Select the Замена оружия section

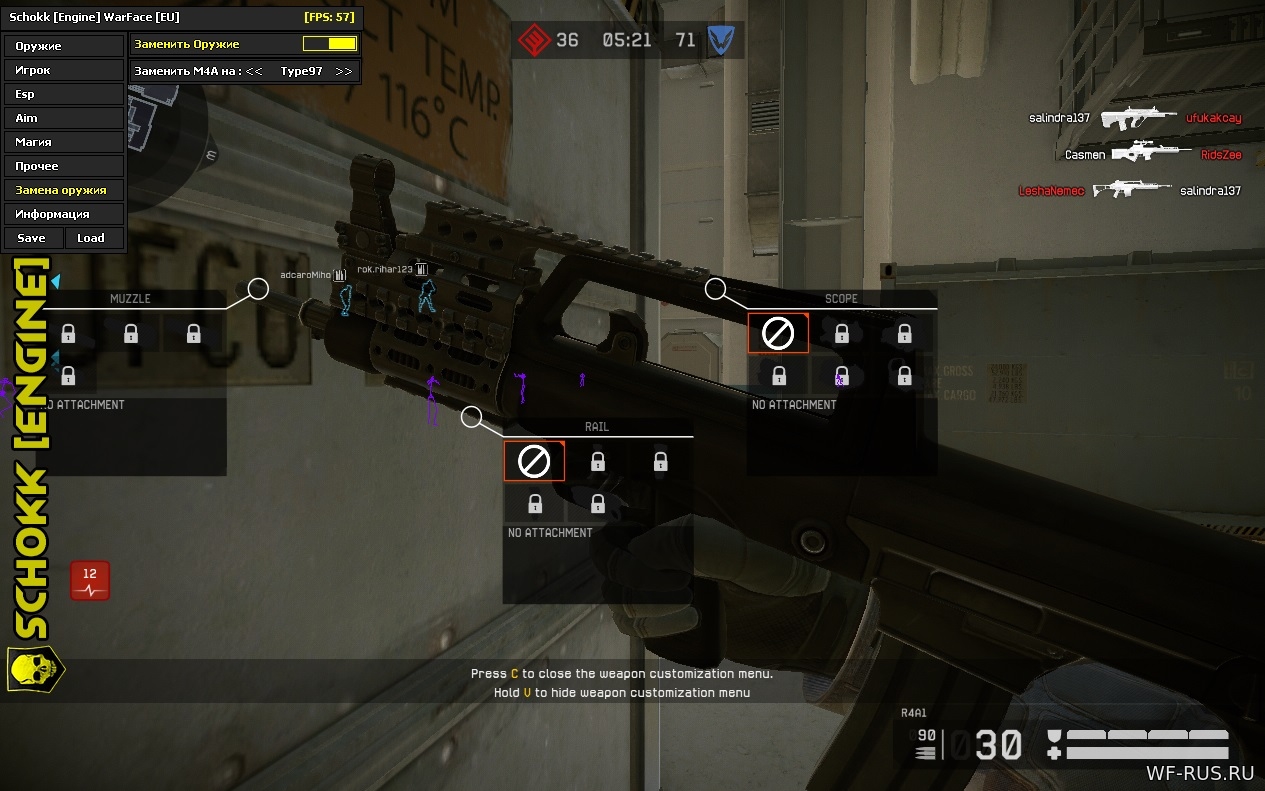click(64, 190)
